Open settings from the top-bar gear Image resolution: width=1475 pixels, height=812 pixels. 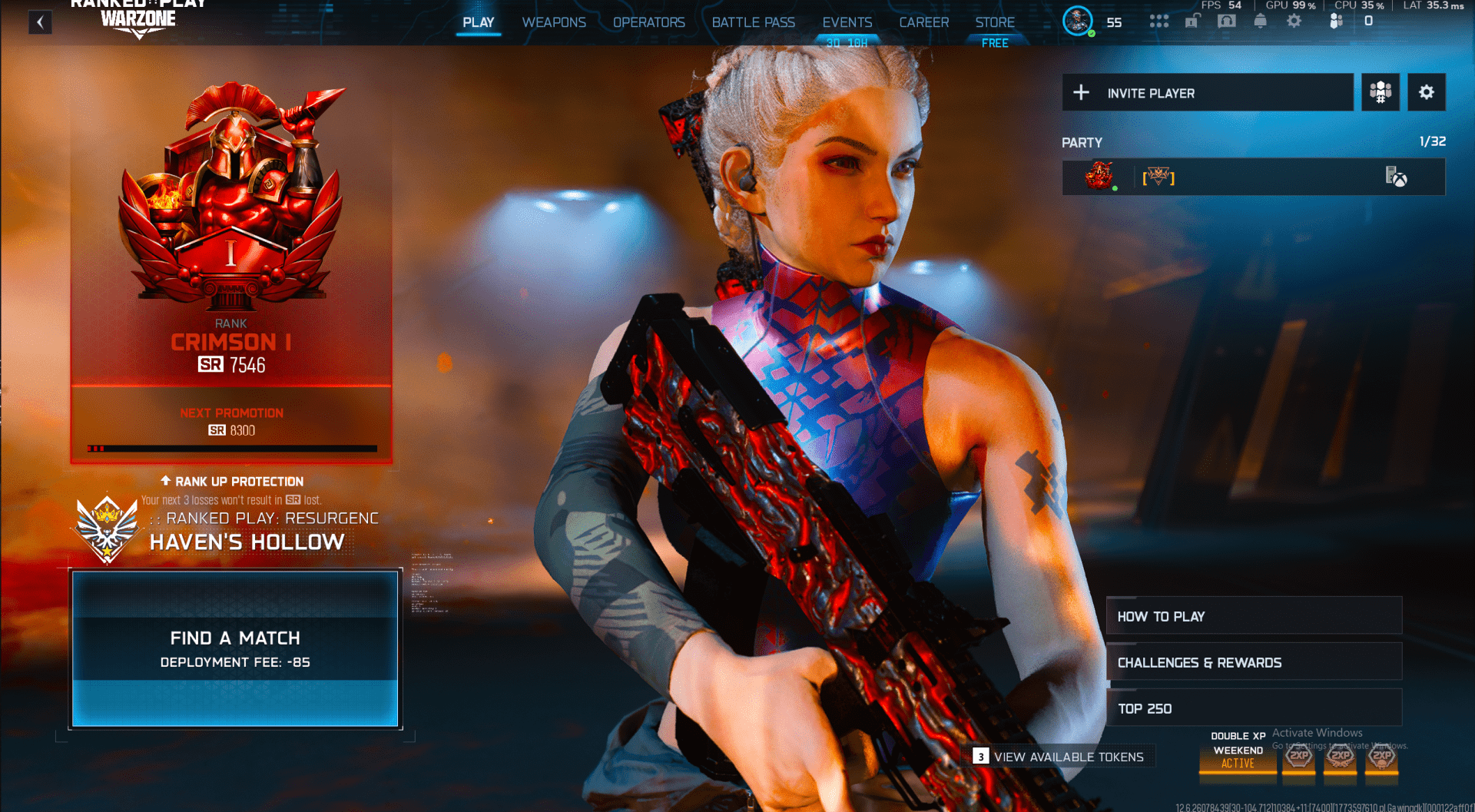1294,21
